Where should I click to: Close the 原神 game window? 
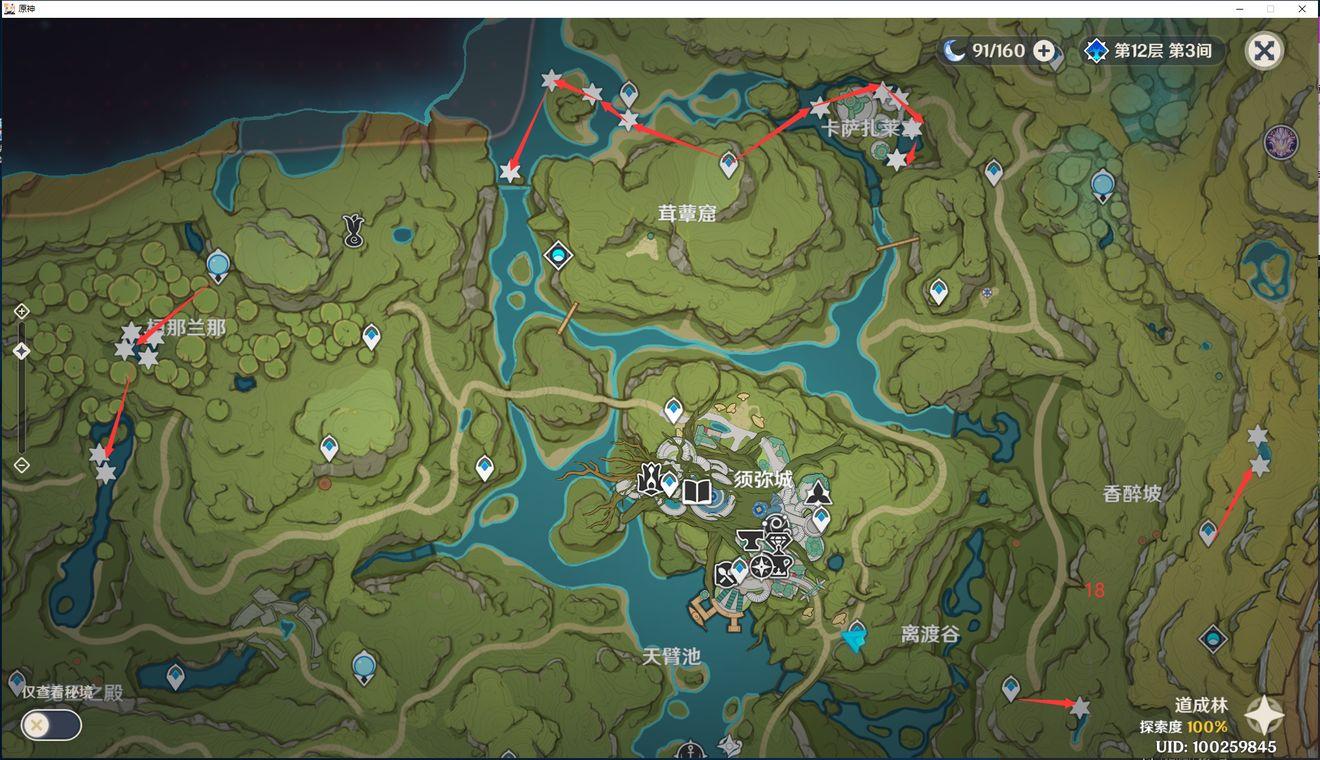coord(1302,8)
